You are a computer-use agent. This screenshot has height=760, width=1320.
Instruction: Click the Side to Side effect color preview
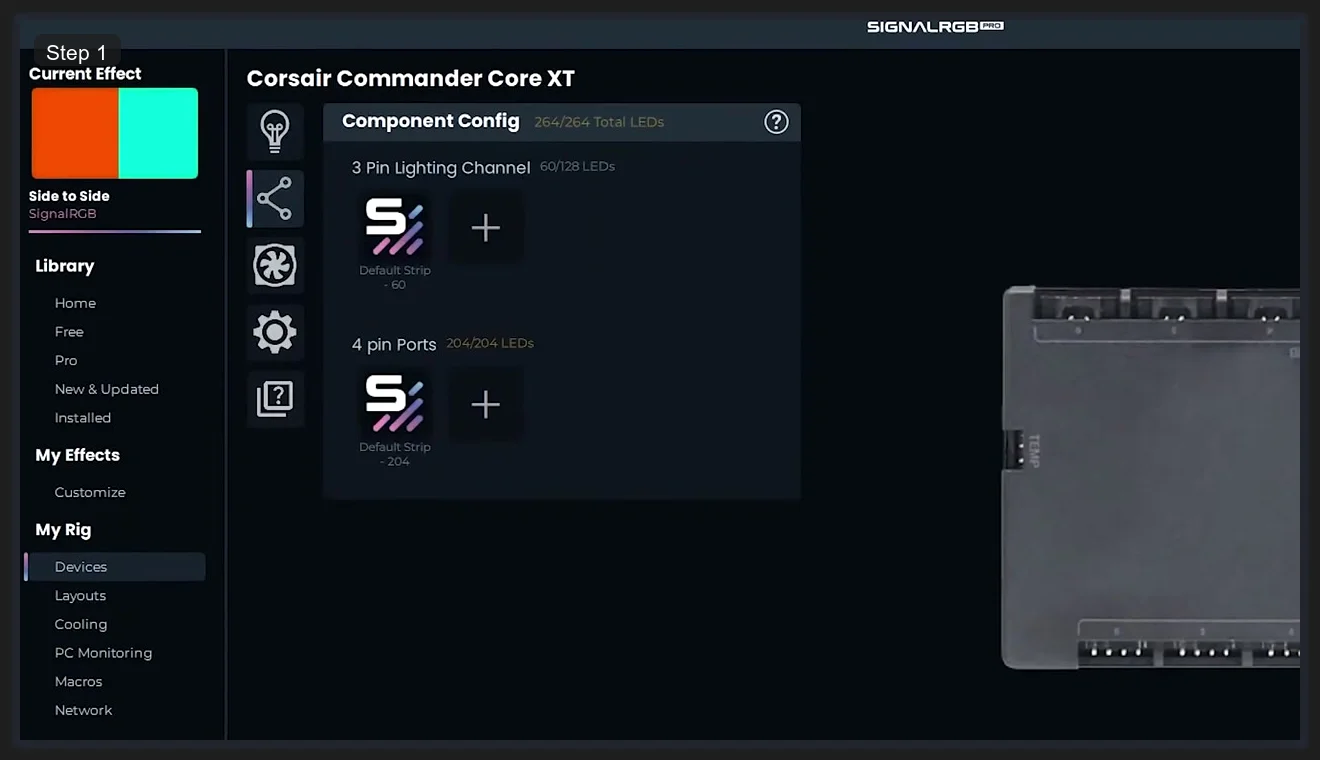tap(114, 133)
